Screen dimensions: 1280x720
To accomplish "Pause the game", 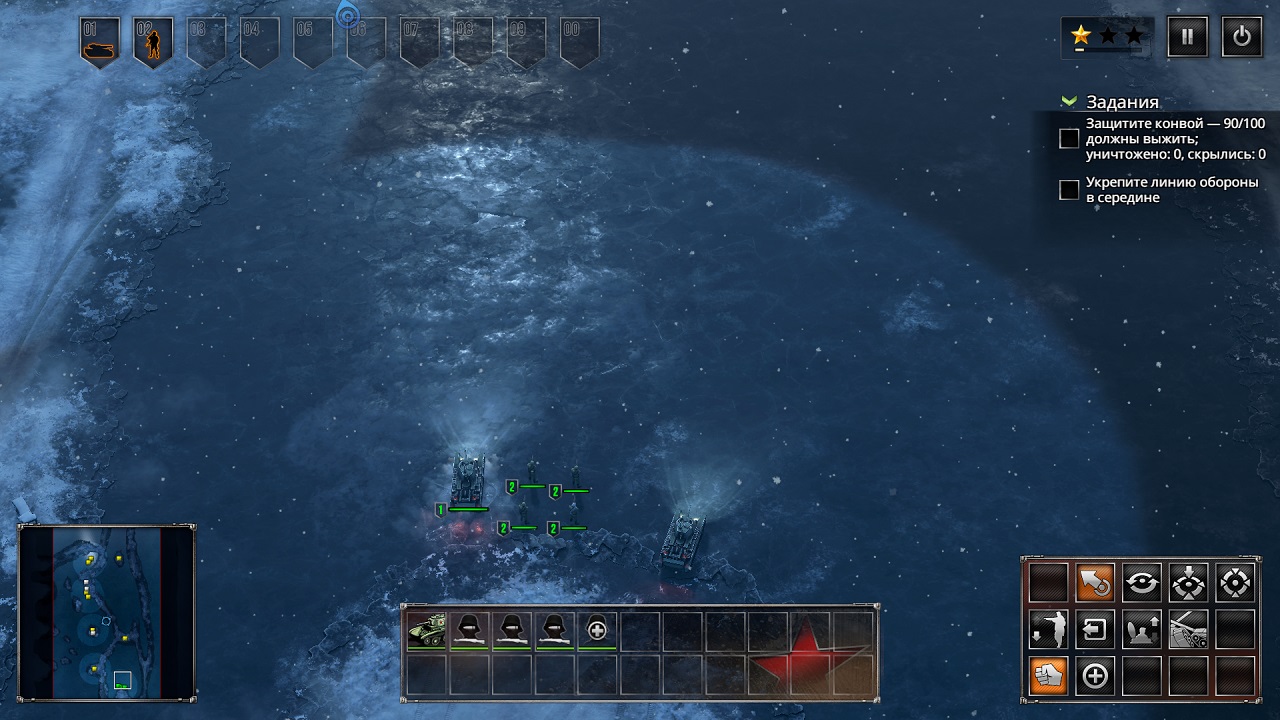I will pyautogui.click(x=1187, y=37).
